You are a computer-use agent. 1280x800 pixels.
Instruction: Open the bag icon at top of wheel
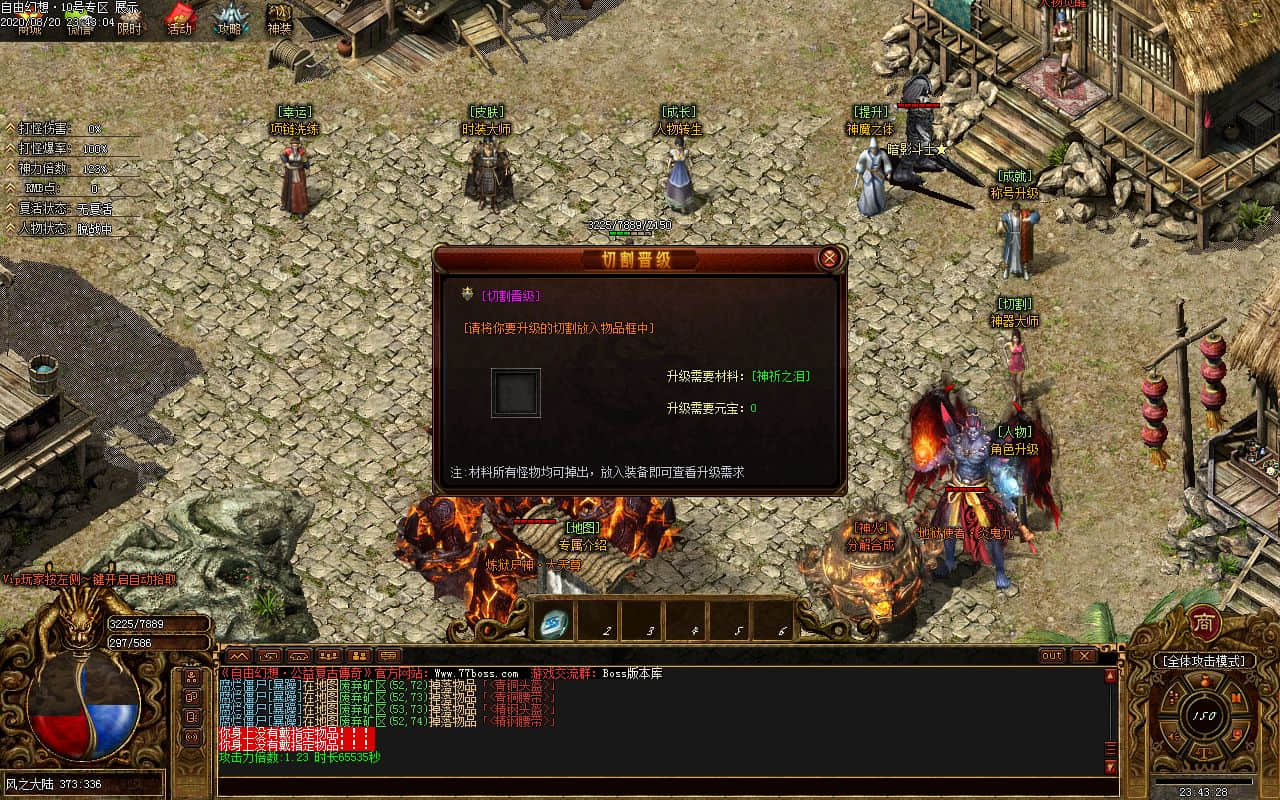click(1203, 682)
